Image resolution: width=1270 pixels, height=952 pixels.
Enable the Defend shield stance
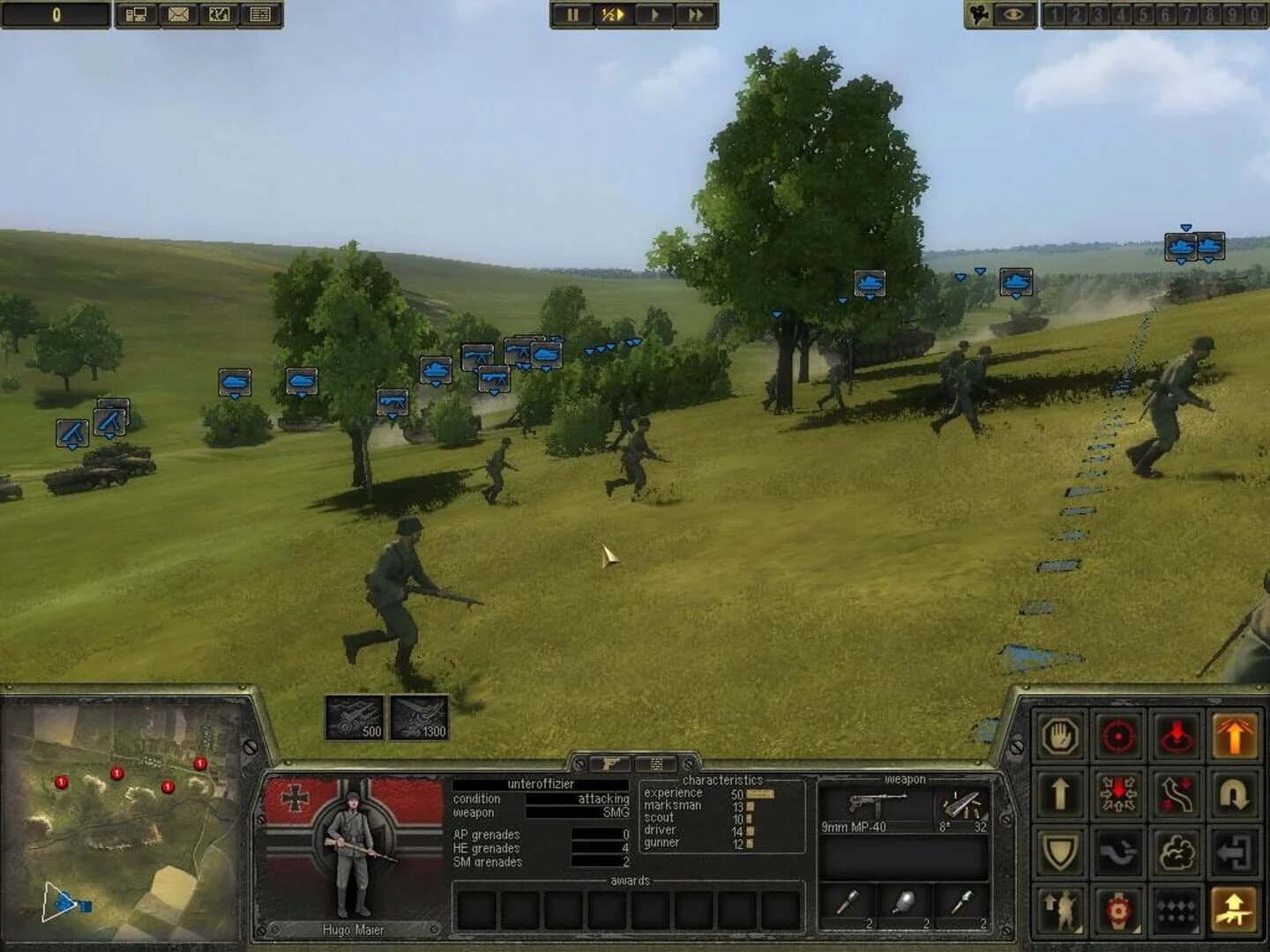1060,851
